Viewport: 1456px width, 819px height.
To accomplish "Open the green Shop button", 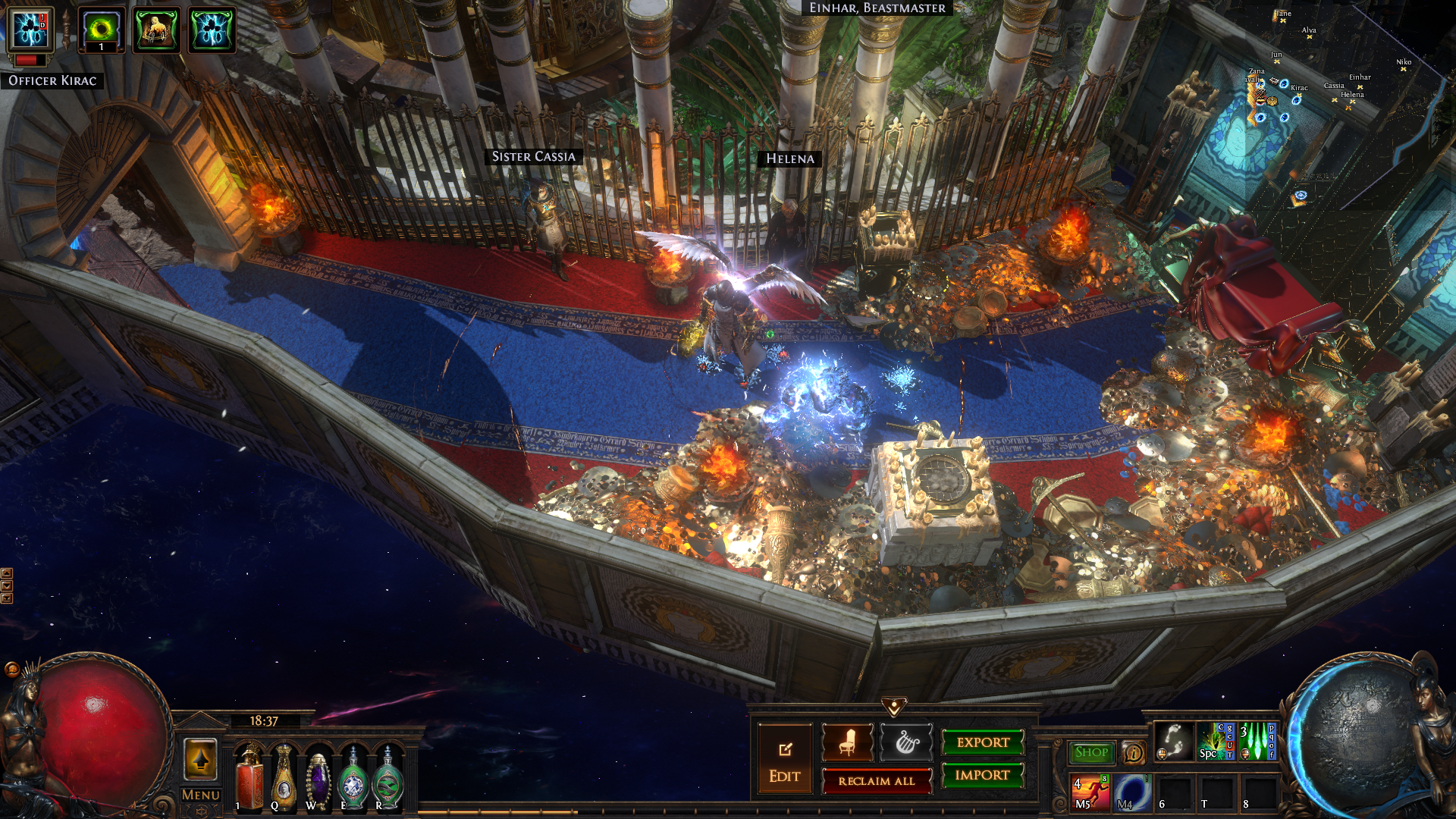I will tap(1091, 752).
